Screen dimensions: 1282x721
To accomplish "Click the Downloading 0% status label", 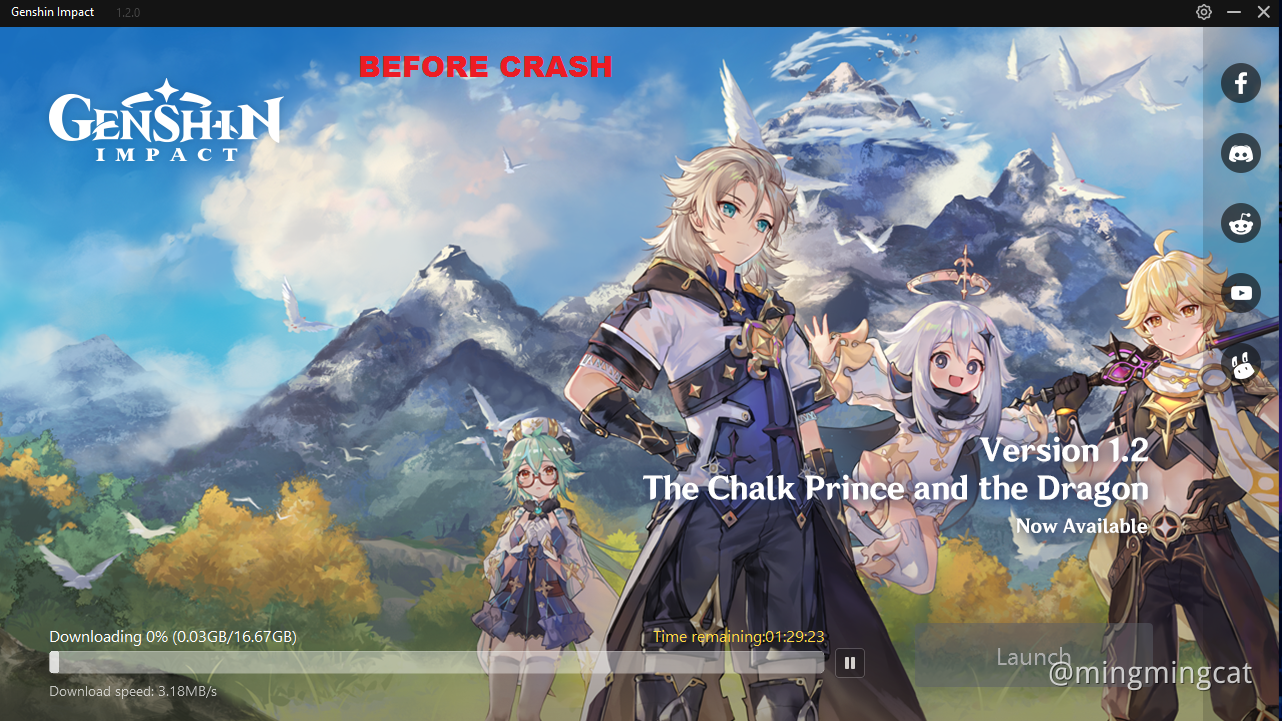I will click(172, 636).
